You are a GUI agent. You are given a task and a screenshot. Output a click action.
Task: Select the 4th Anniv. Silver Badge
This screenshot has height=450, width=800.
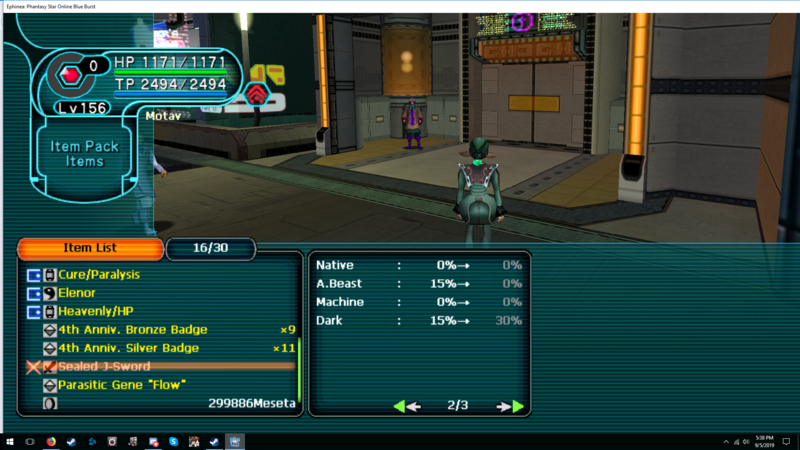129,348
